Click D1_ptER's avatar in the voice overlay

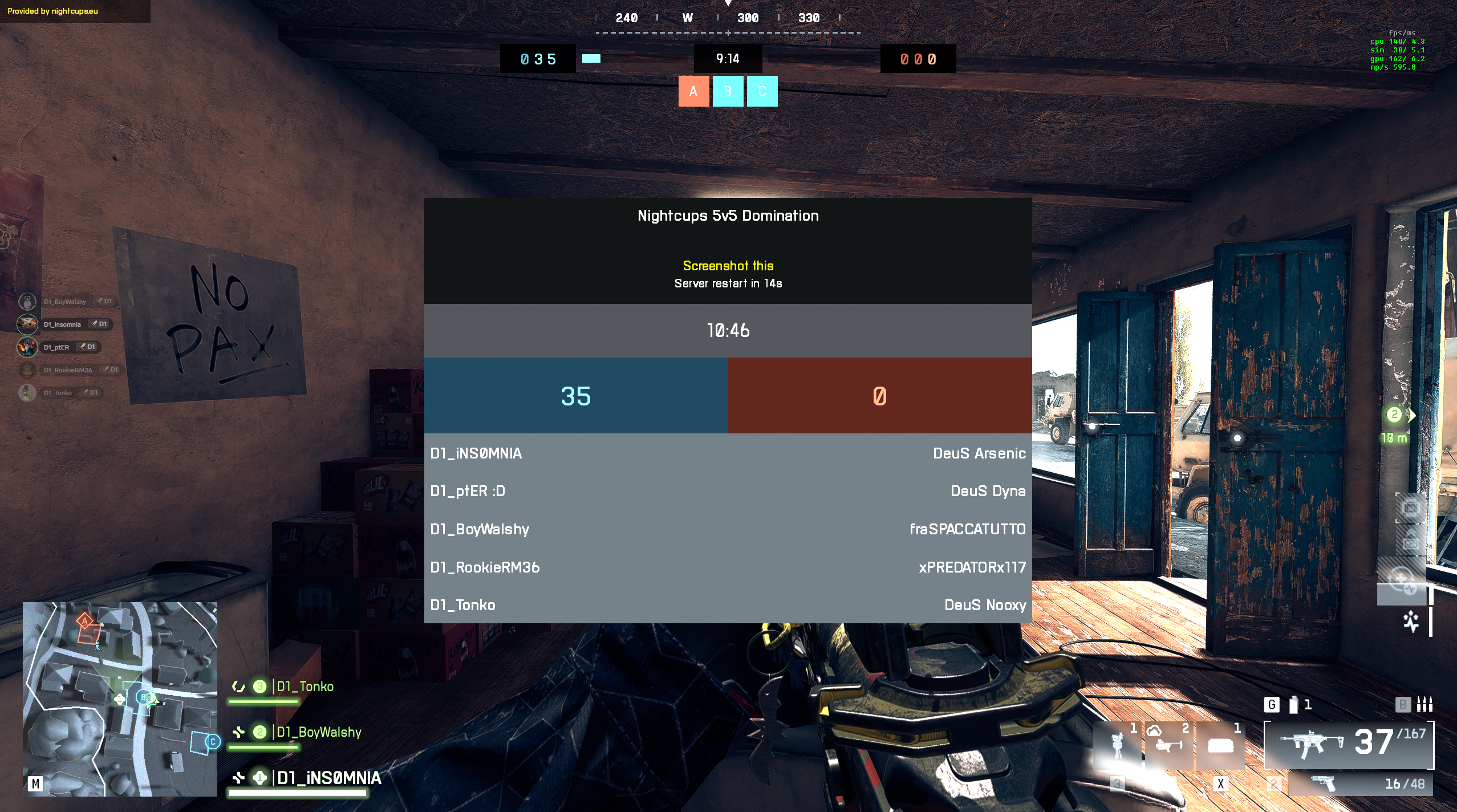pyautogui.click(x=27, y=347)
